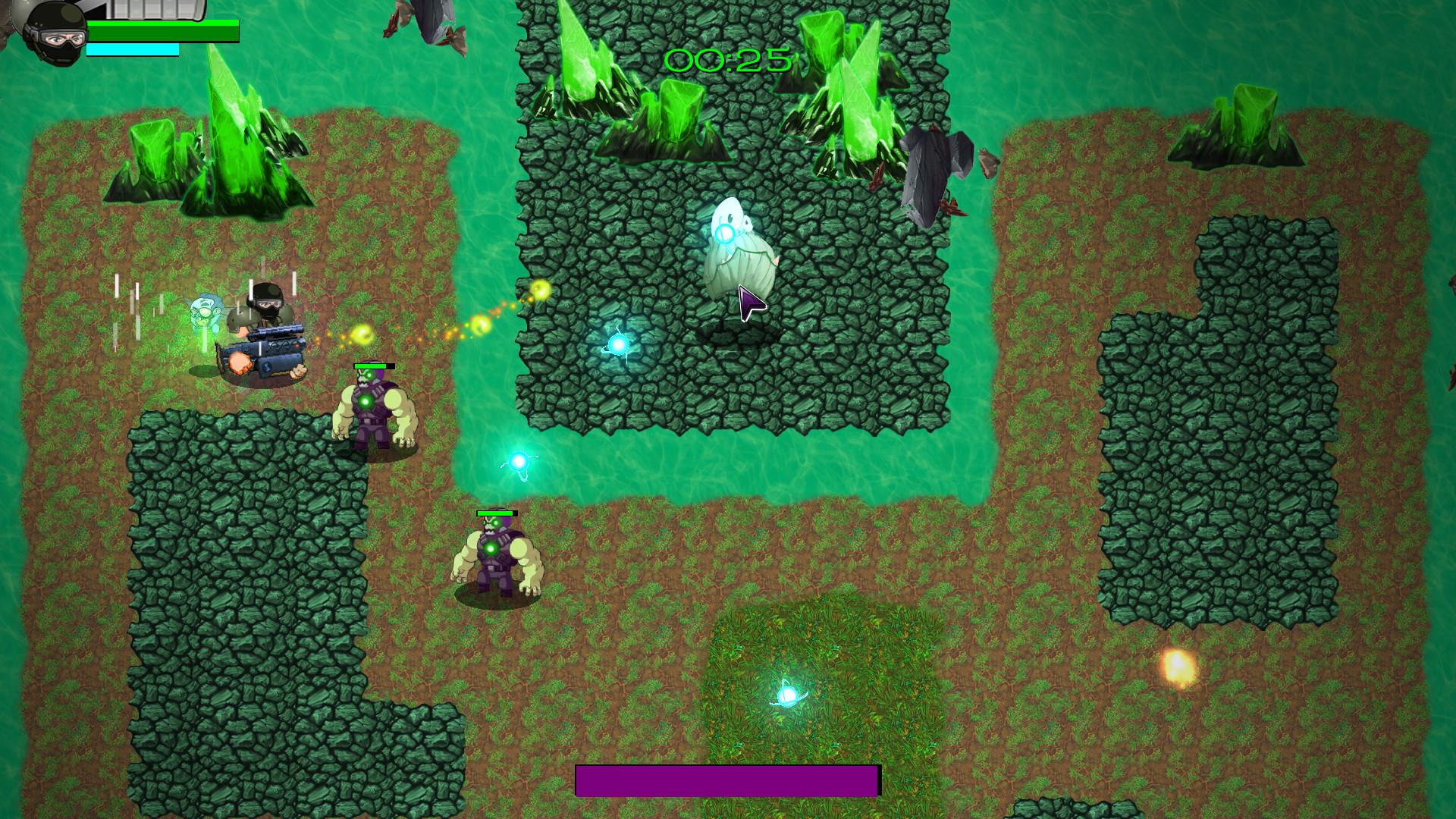Image resolution: width=1456 pixels, height=819 pixels.
Task: Click the 00:25 countdown timer
Action: pos(727,61)
